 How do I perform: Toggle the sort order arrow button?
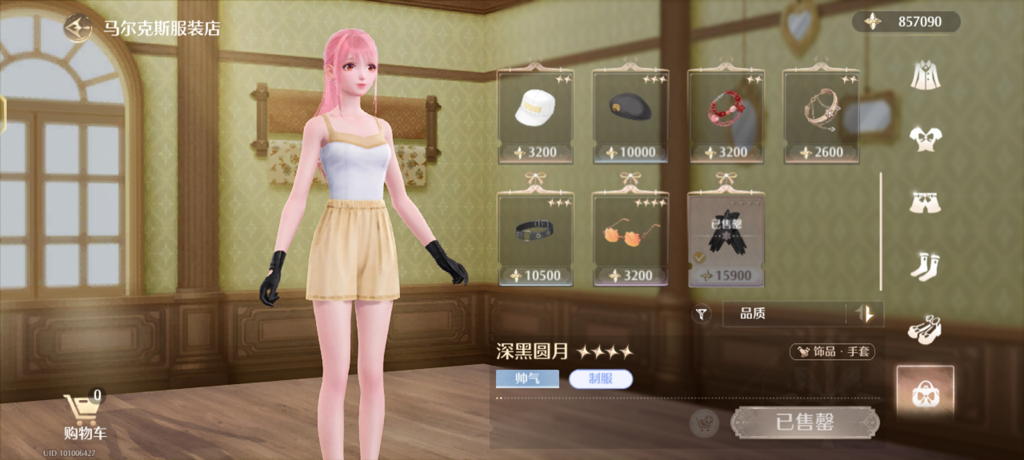pyautogui.click(x=866, y=314)
